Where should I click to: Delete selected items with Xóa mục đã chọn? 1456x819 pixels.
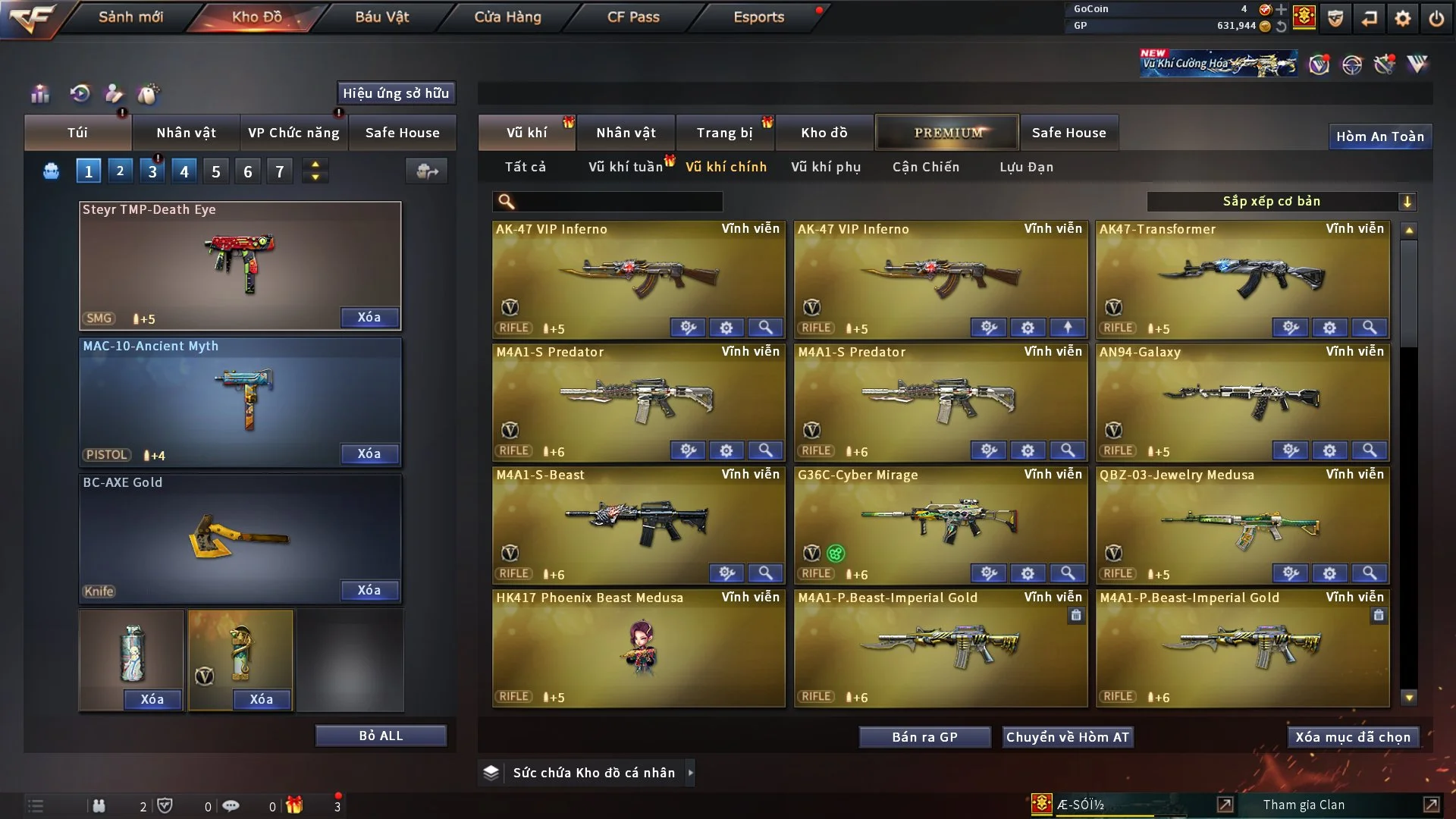pos(1353,737)
